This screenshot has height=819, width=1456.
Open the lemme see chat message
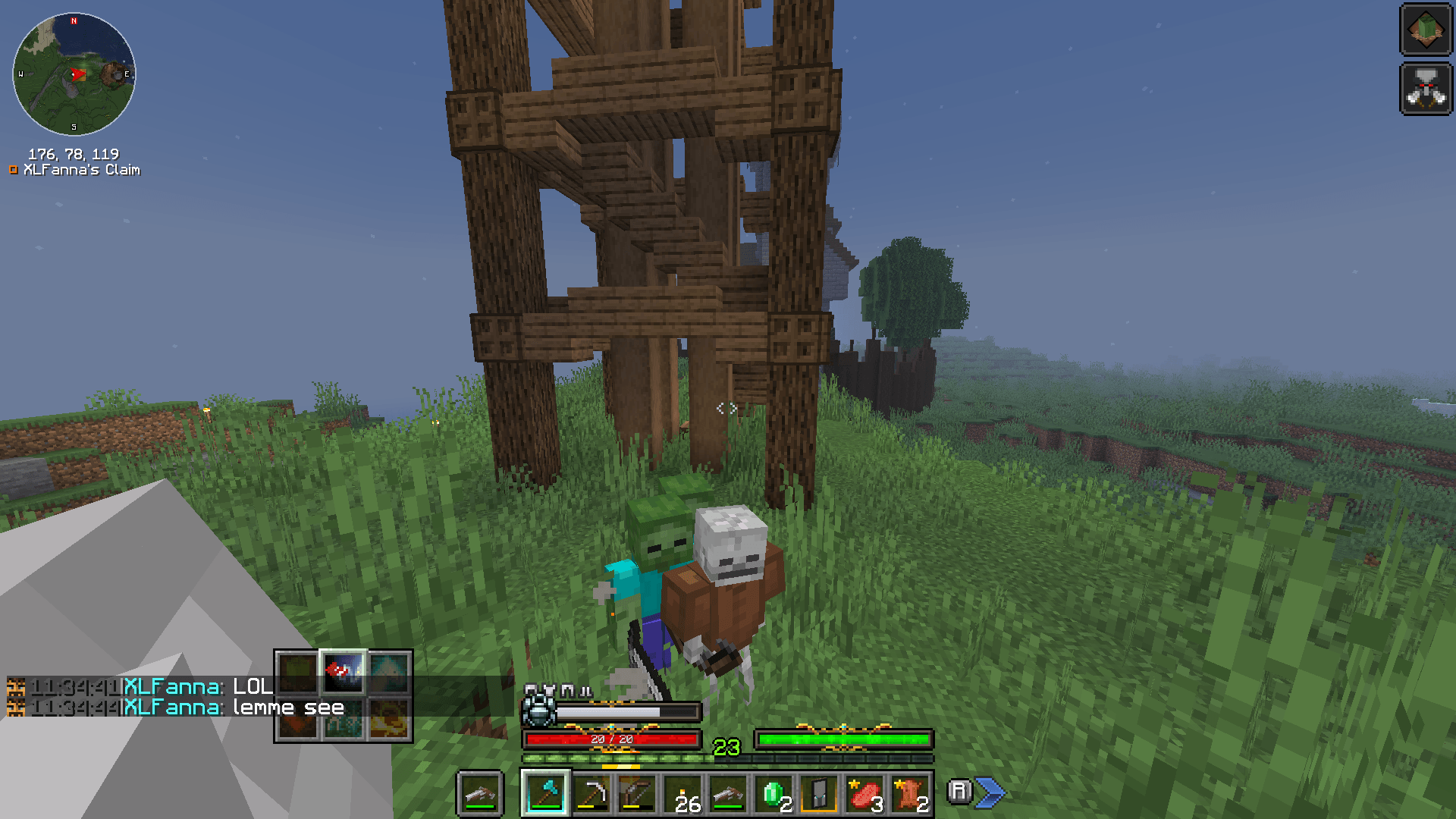pyautogui.click(x=227, y=708)
